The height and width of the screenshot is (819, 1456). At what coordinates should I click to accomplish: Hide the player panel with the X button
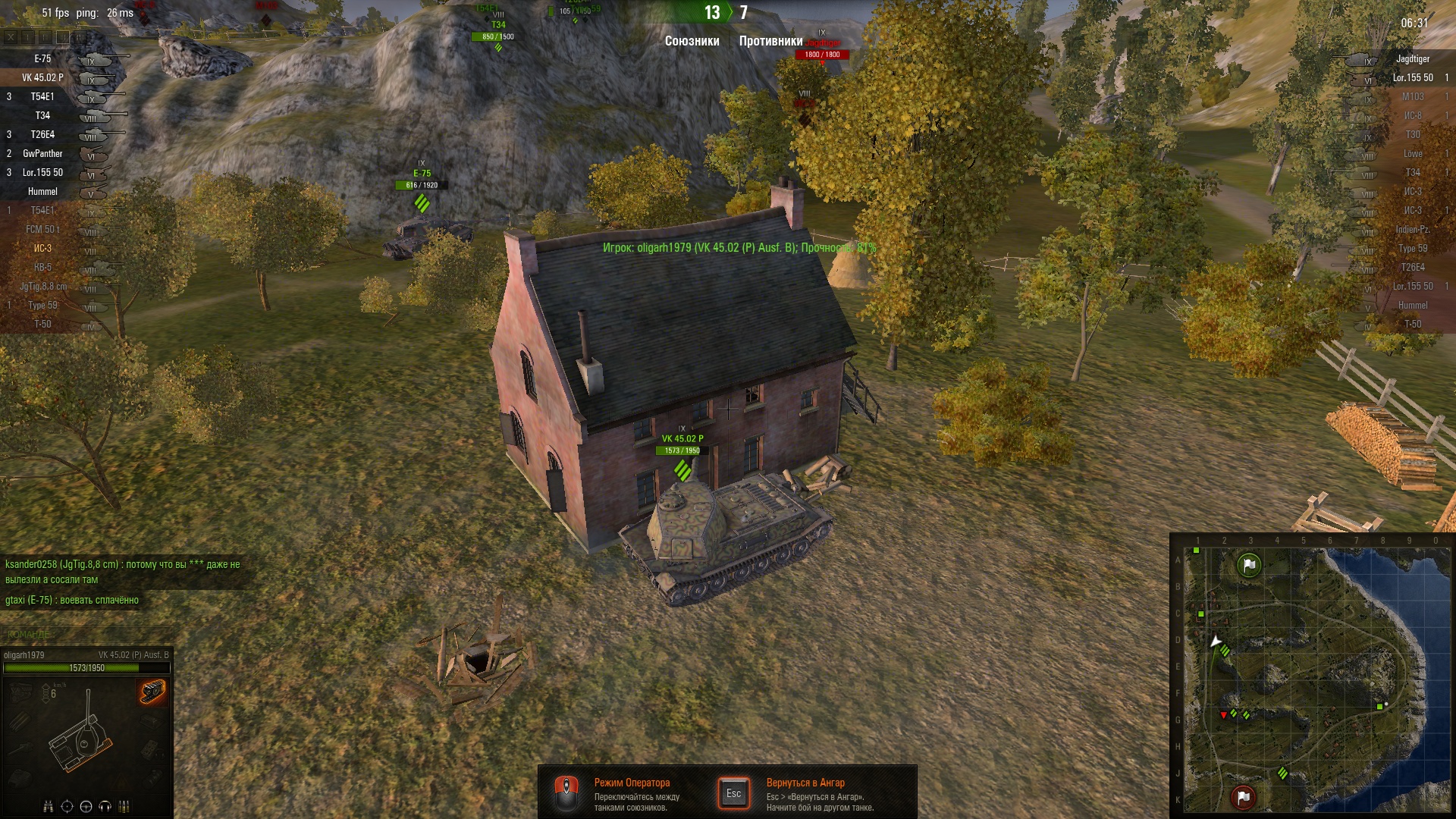tap(11, 36)
